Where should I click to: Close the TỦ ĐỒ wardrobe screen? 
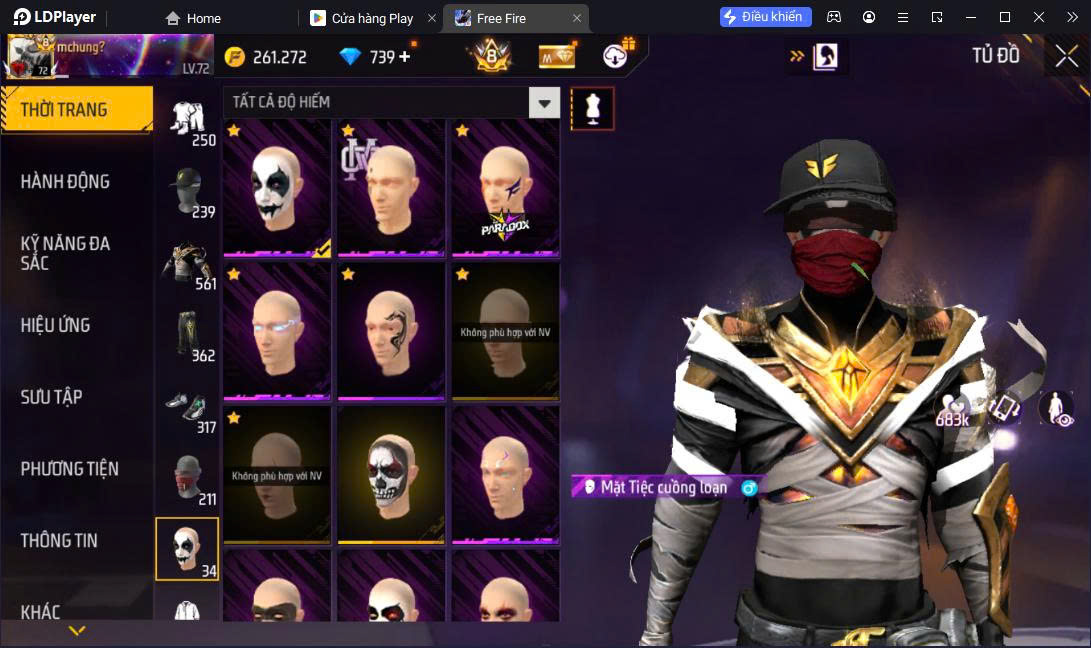(1067, 56)
